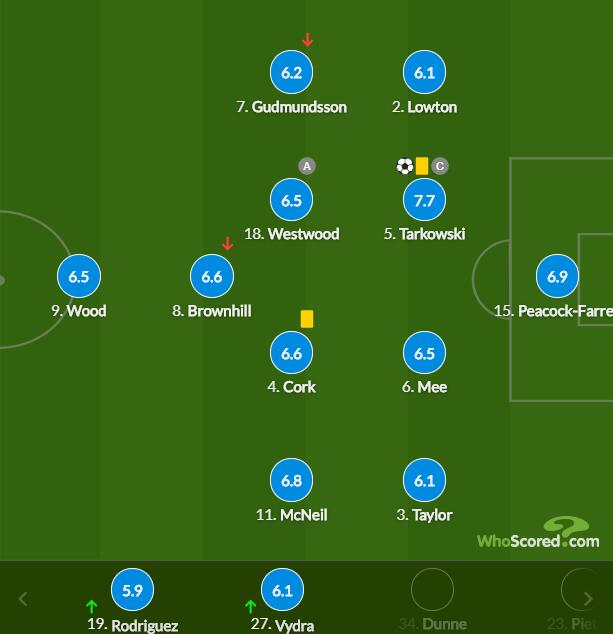Select substitute Vydra's 6.1 rating
Screen dimensions: 613x634
[x=282, y=591]
